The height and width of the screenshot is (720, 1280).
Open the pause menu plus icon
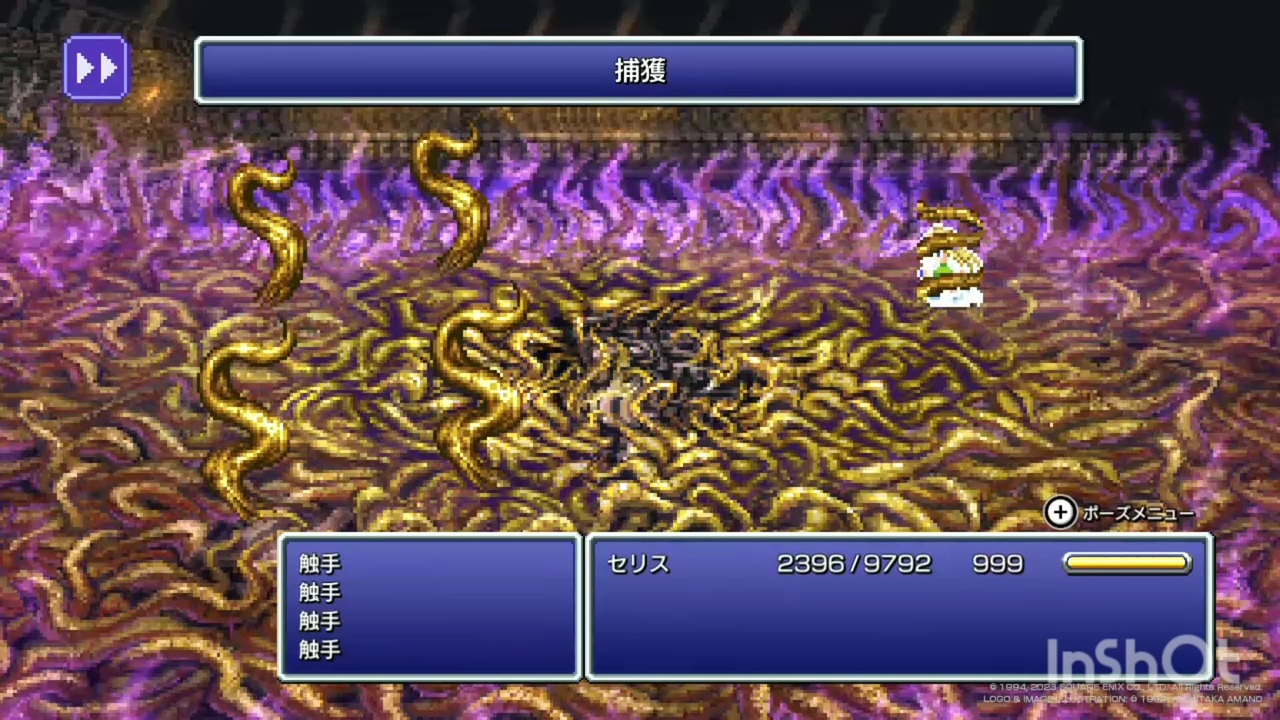pos(1059,512)
